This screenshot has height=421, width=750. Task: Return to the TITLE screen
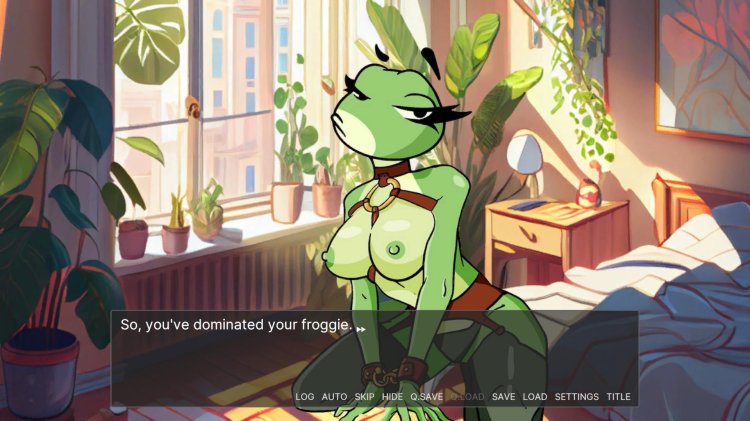click(x=618, y=397)
